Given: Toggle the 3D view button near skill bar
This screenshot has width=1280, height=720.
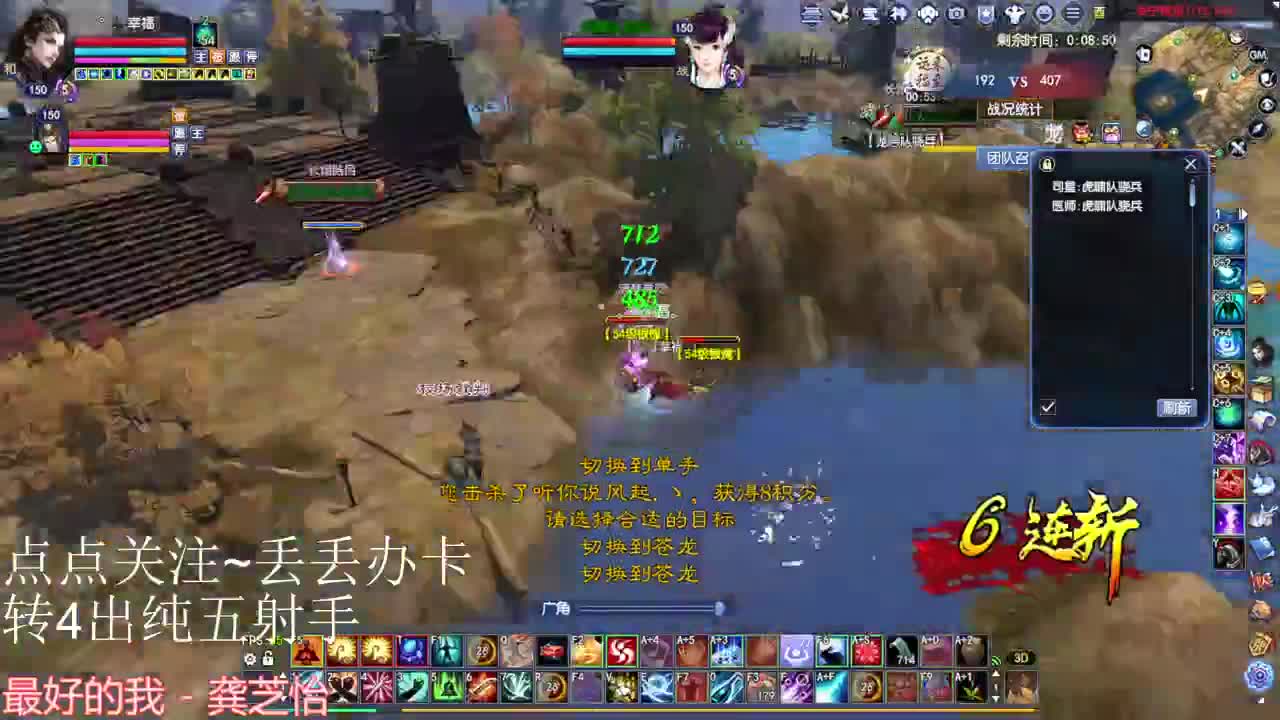Looking at the screenshot, I should [1021, 657].
